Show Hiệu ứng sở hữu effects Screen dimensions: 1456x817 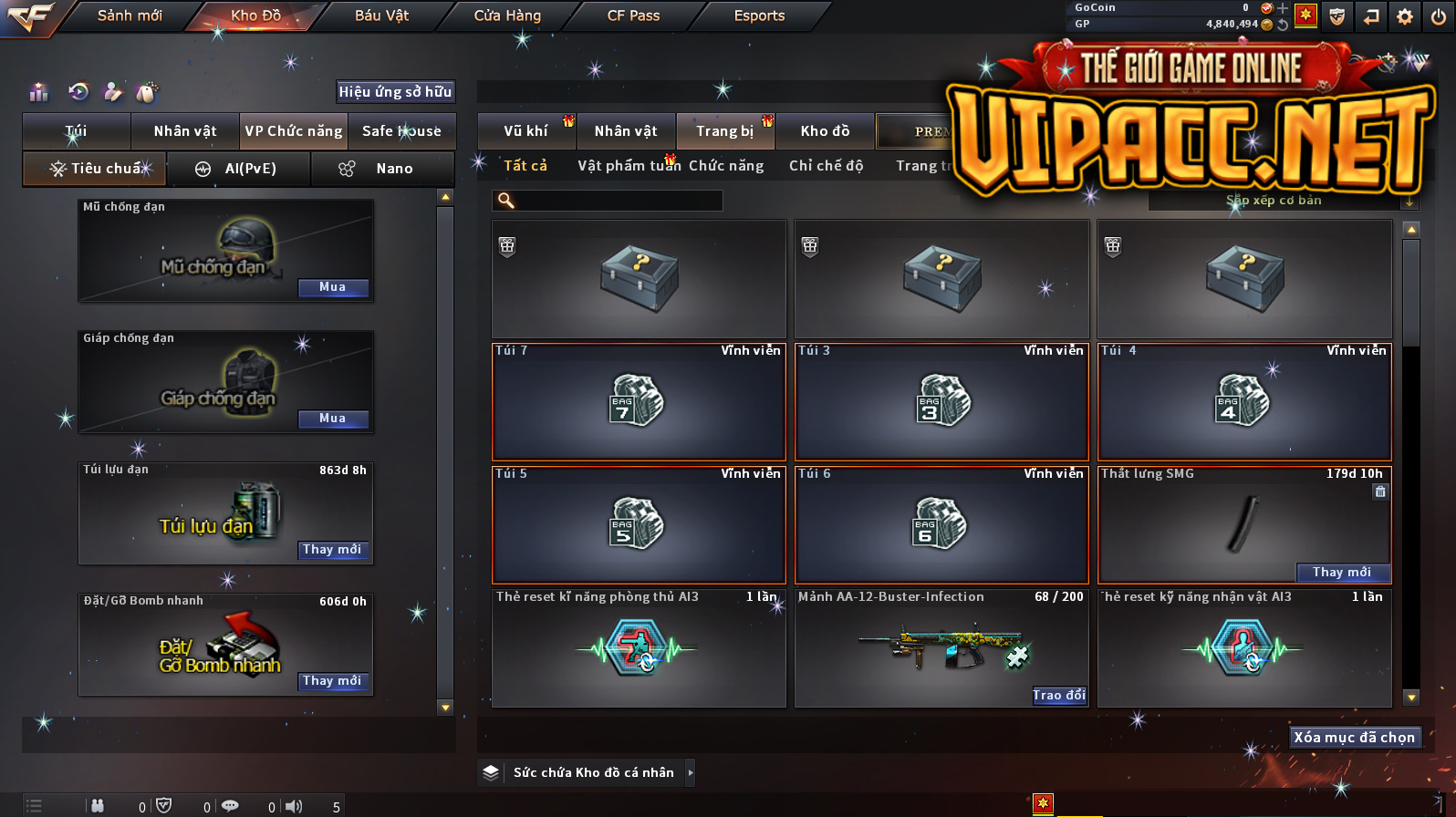click(x=395, y=91)
